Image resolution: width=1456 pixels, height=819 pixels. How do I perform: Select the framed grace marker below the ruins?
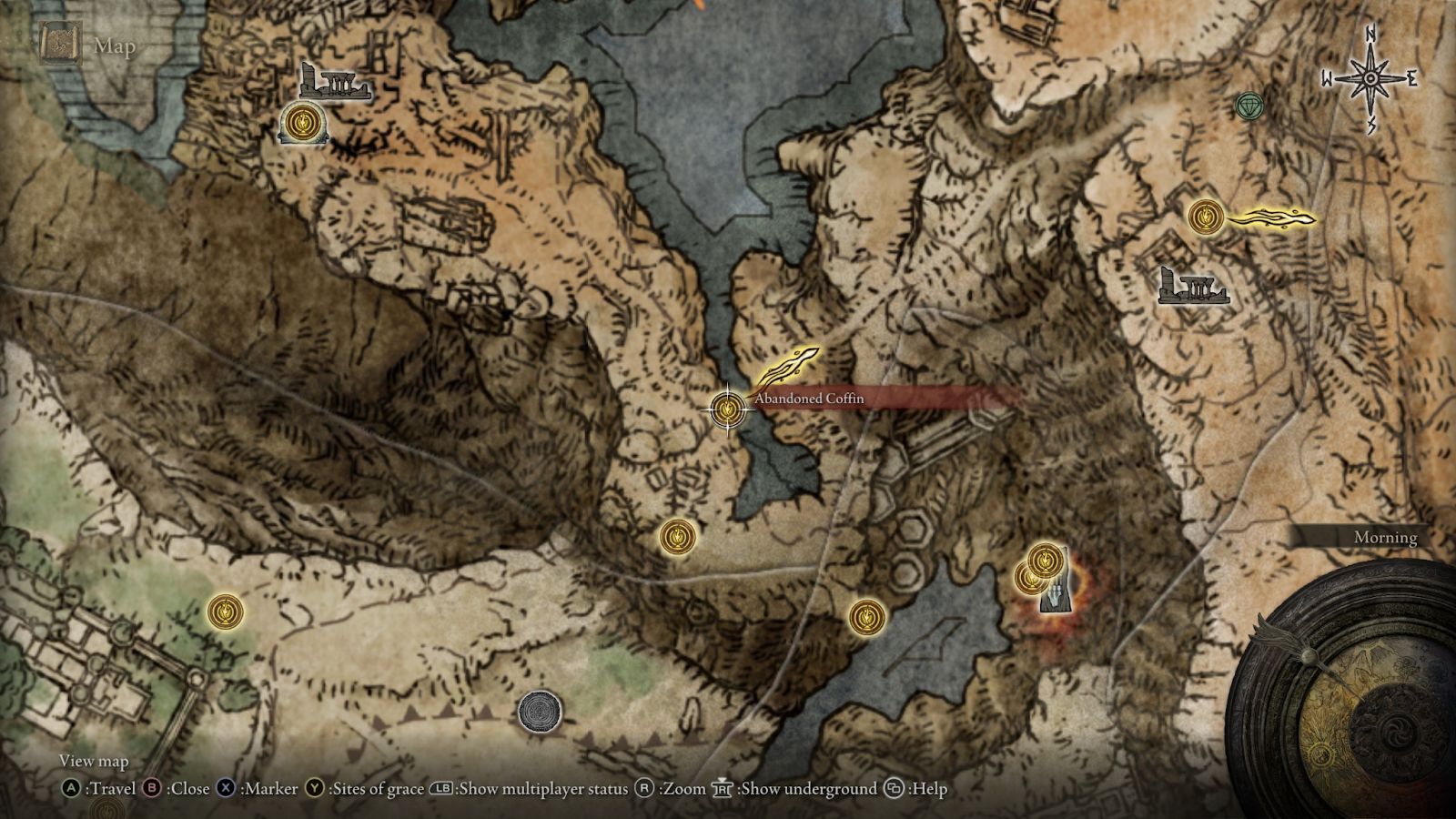[x=303, y=123]
